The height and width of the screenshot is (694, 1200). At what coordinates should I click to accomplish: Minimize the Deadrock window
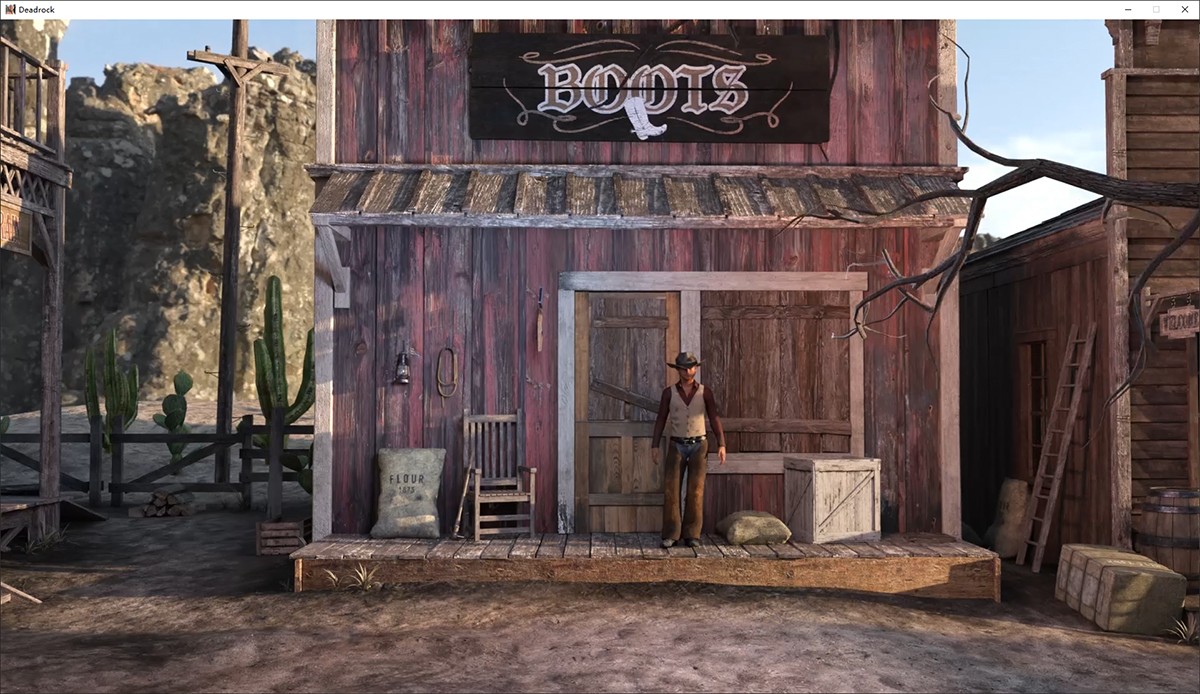click(1129, 9)
